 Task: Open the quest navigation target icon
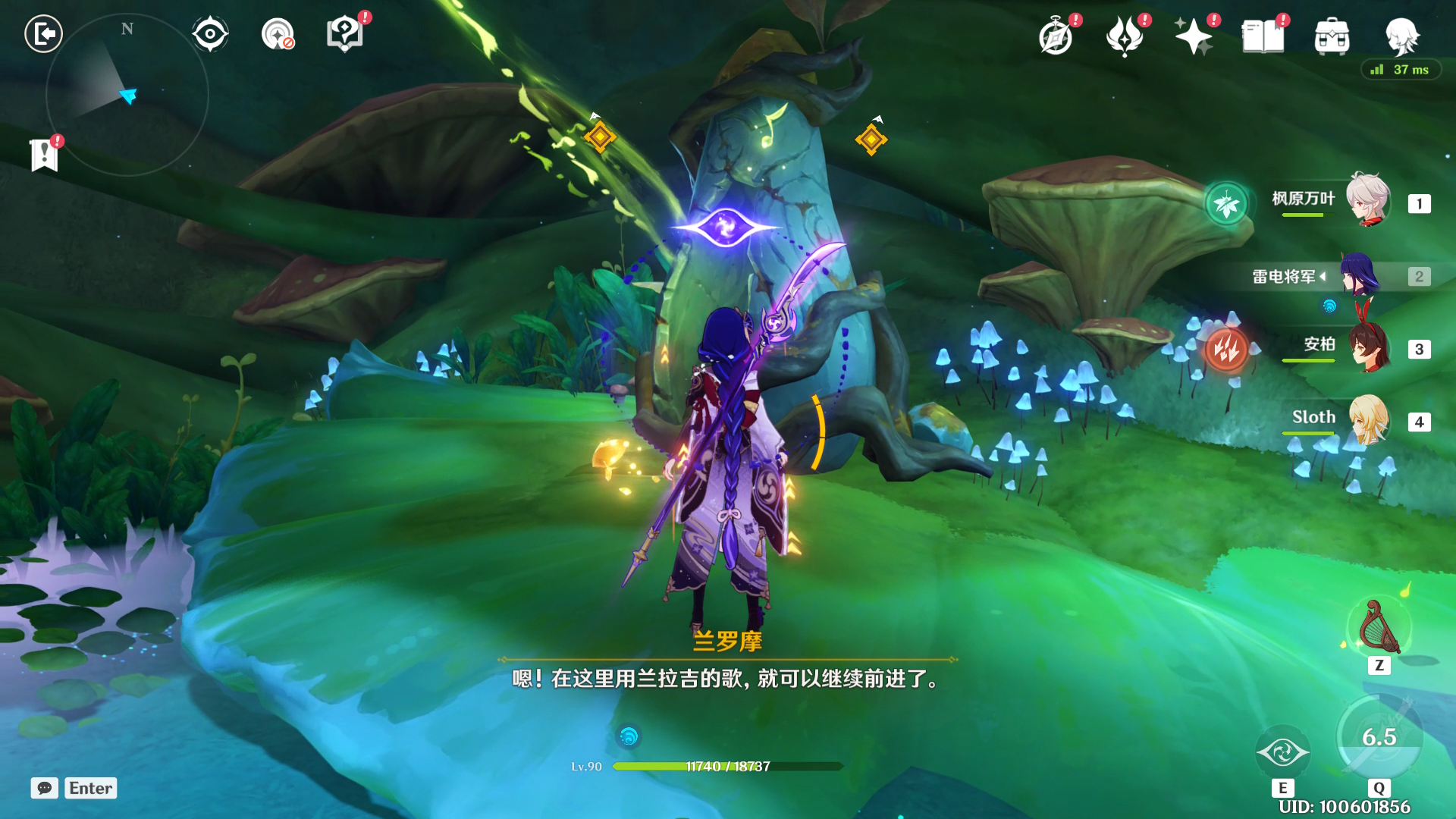pyautogui.click(x=278, y=34)
